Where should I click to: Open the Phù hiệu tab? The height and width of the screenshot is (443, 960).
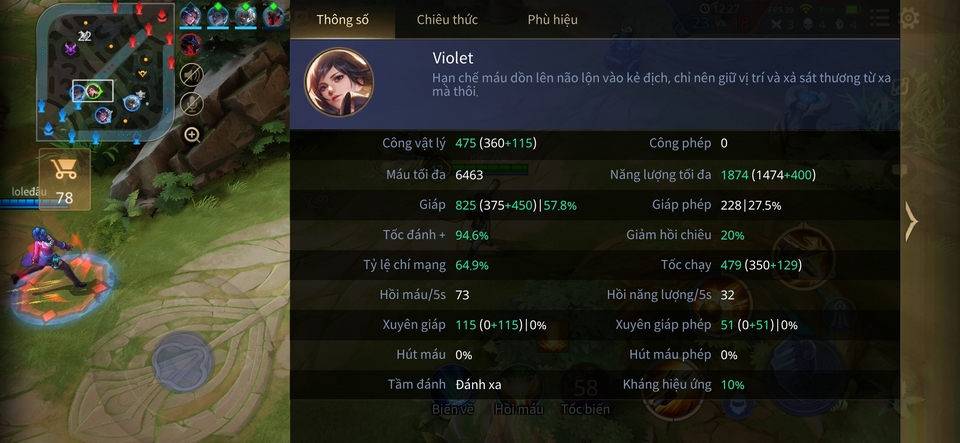pos(552,19)
